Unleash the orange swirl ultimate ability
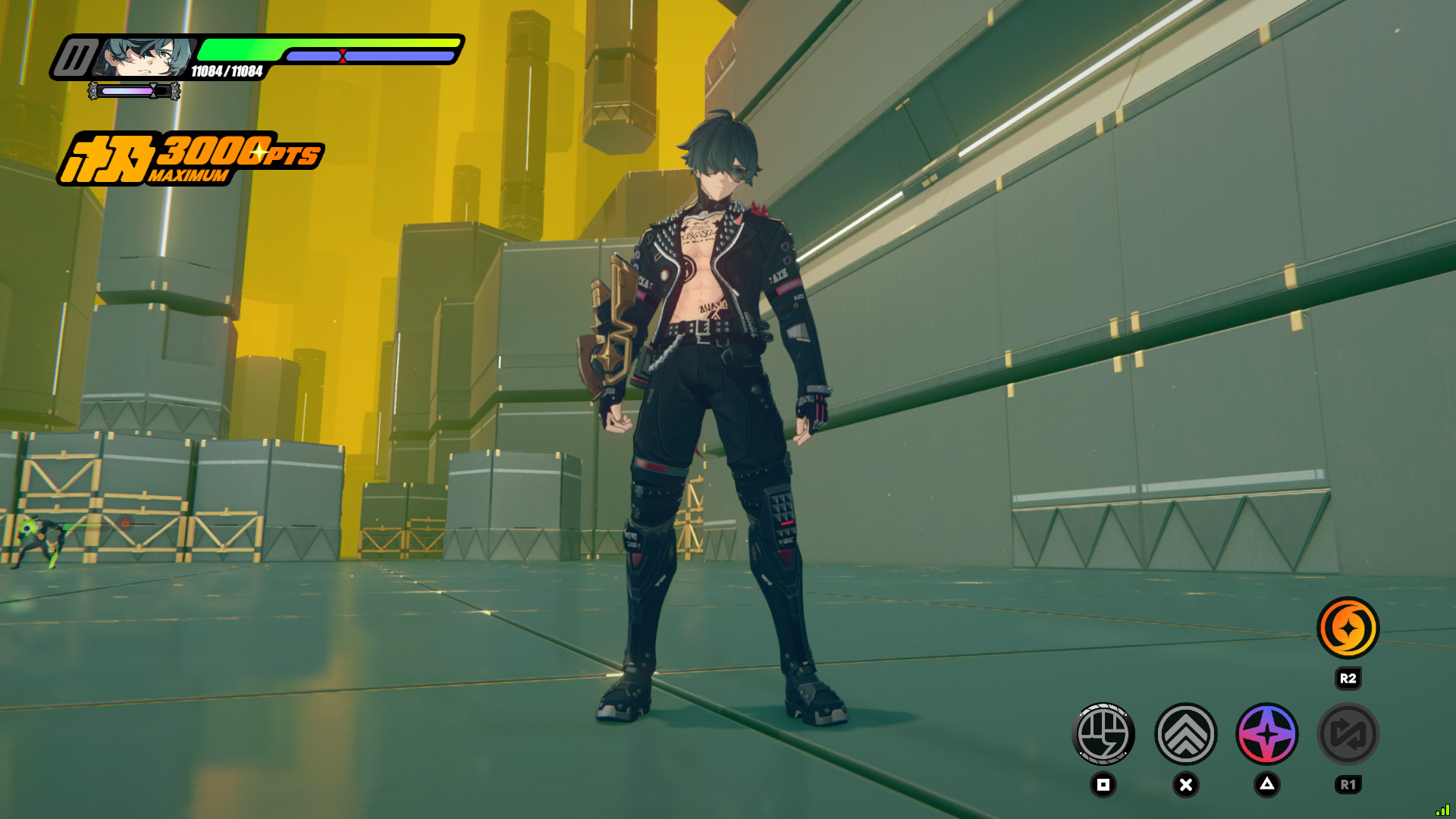 [x=1348, y=628]
